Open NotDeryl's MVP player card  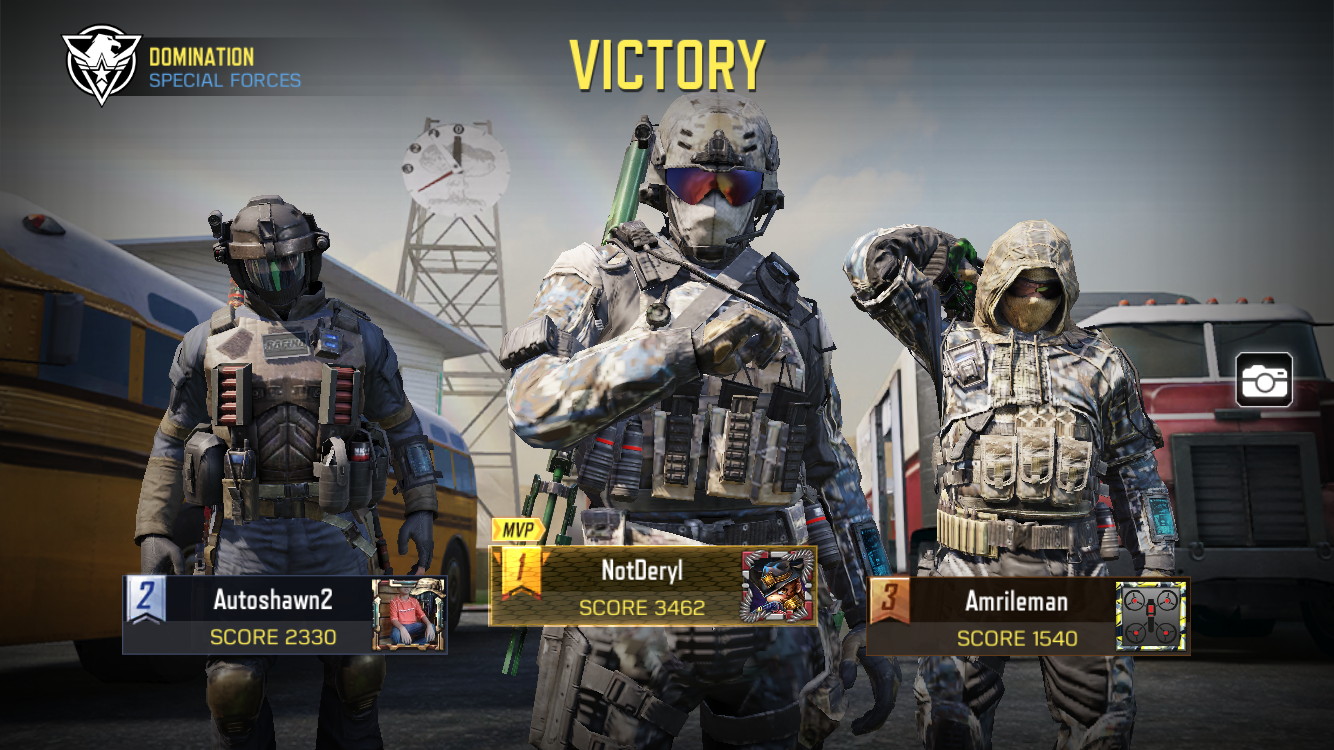click(640, 586)
